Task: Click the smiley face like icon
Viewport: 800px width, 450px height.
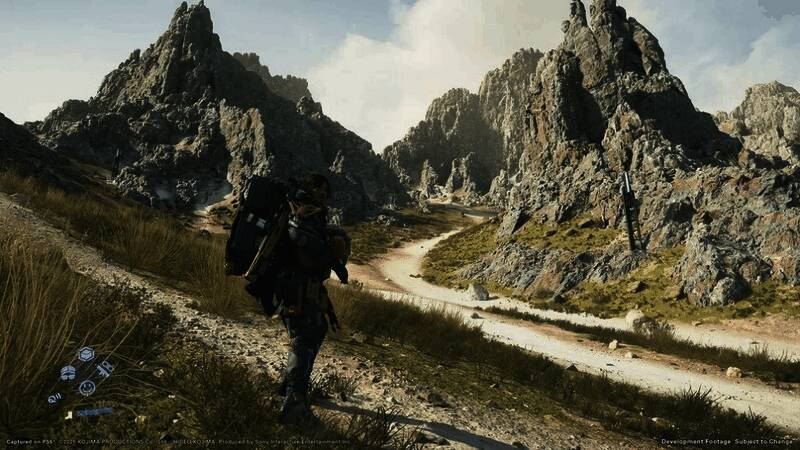Action: click(x=87, y=387)
